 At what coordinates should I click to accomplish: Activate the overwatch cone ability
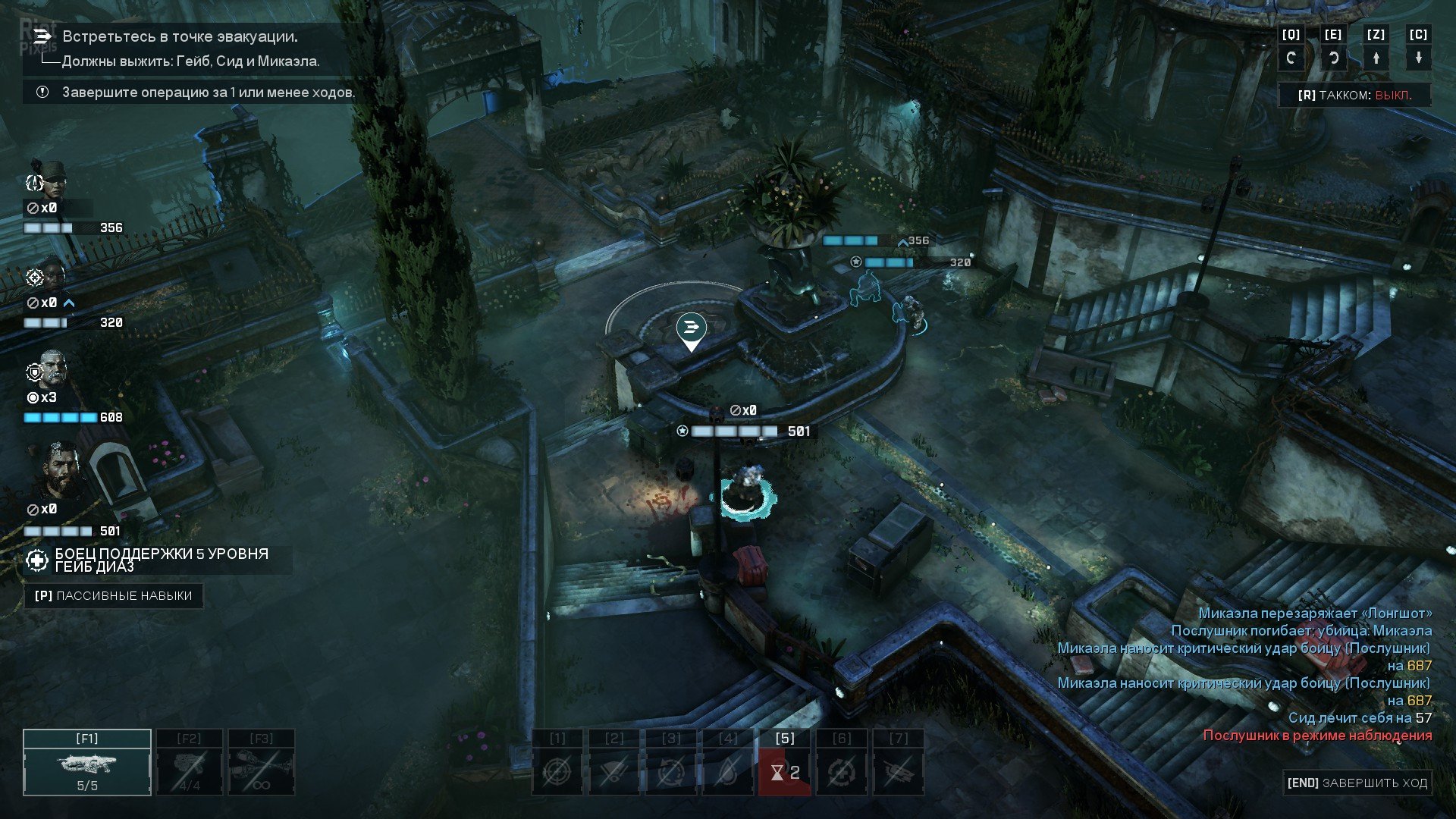[x=614, y=772]
